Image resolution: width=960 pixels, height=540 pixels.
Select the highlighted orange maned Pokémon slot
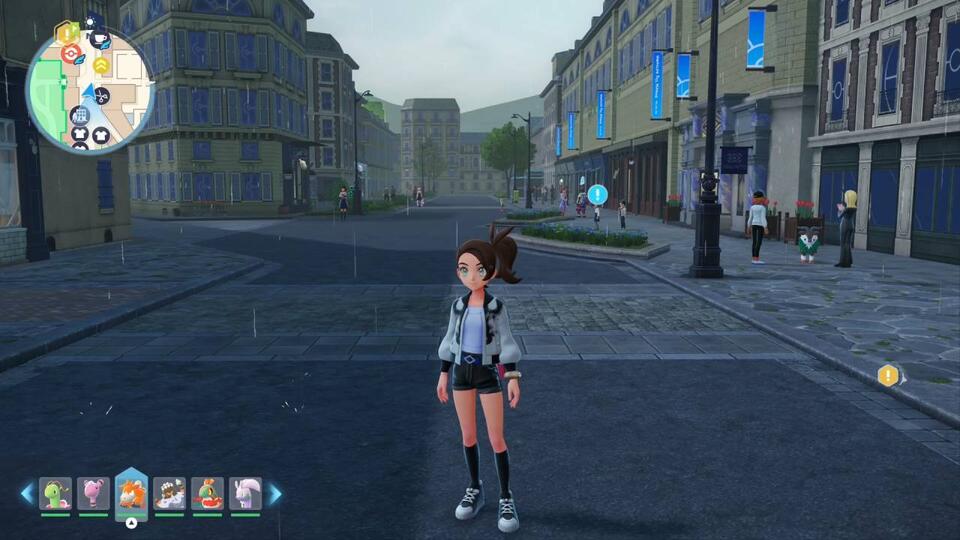pyautogui.click(x=131, y=493)
